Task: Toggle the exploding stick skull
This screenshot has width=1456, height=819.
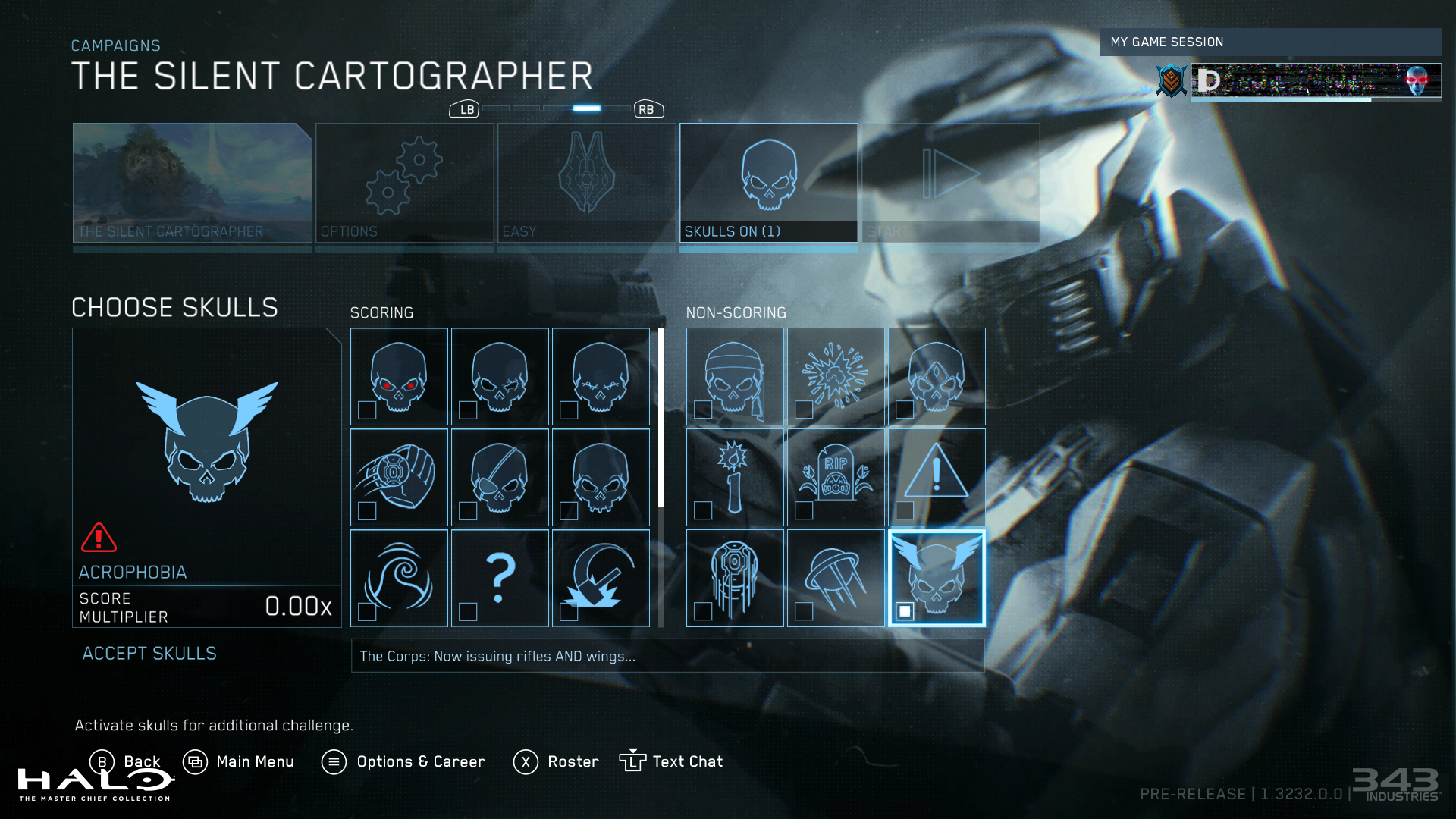Action: tap(735, 477)
